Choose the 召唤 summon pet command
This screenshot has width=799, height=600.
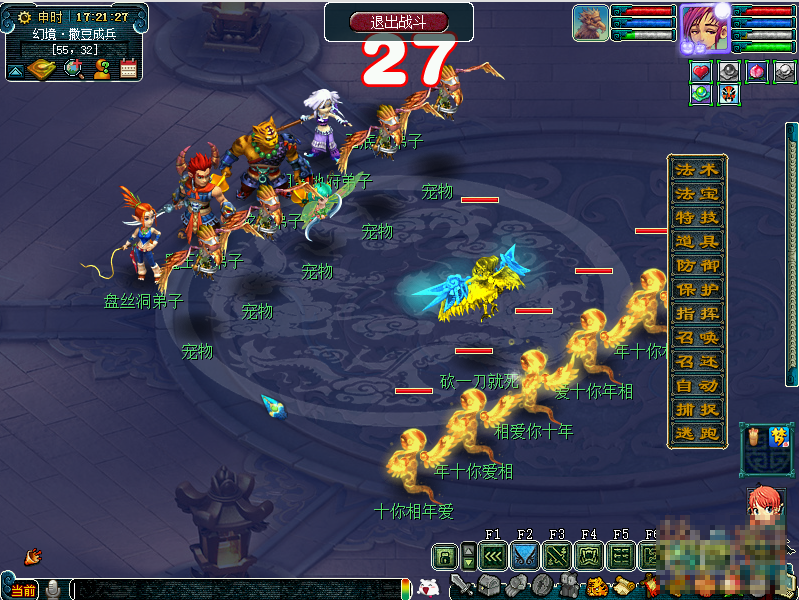tap(697, 338)
